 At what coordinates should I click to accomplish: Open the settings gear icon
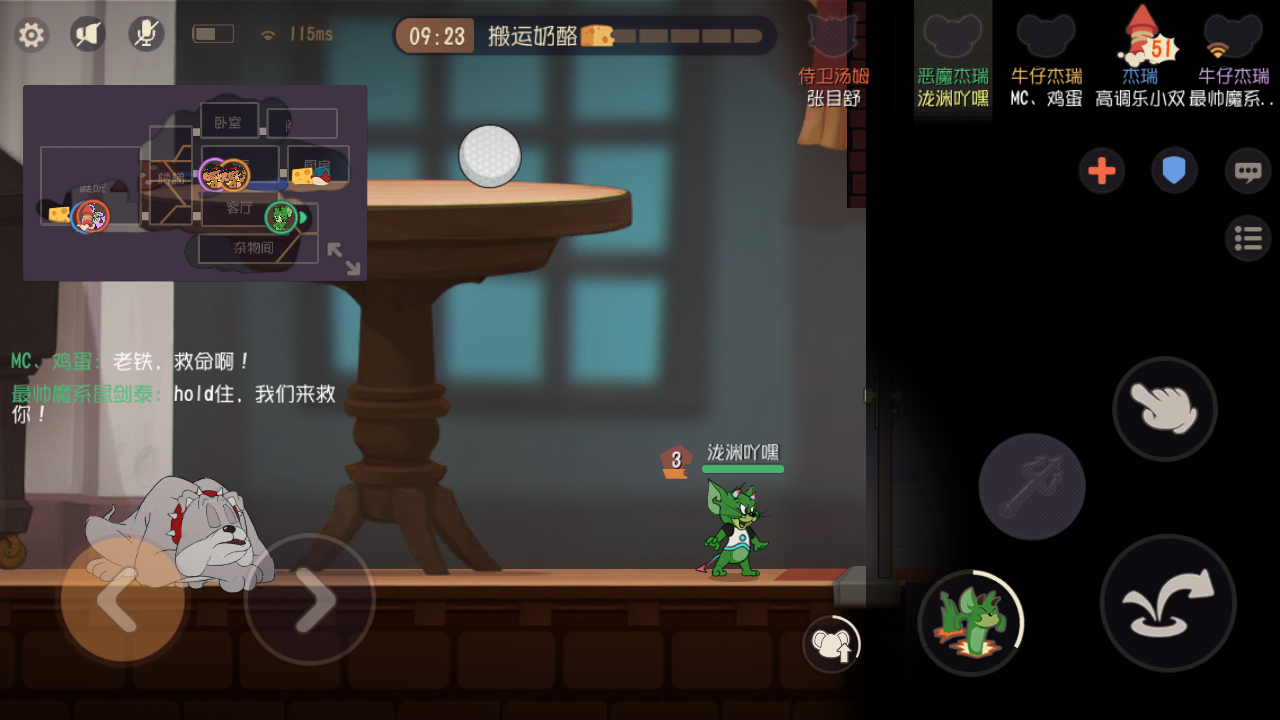pos(31,34)
